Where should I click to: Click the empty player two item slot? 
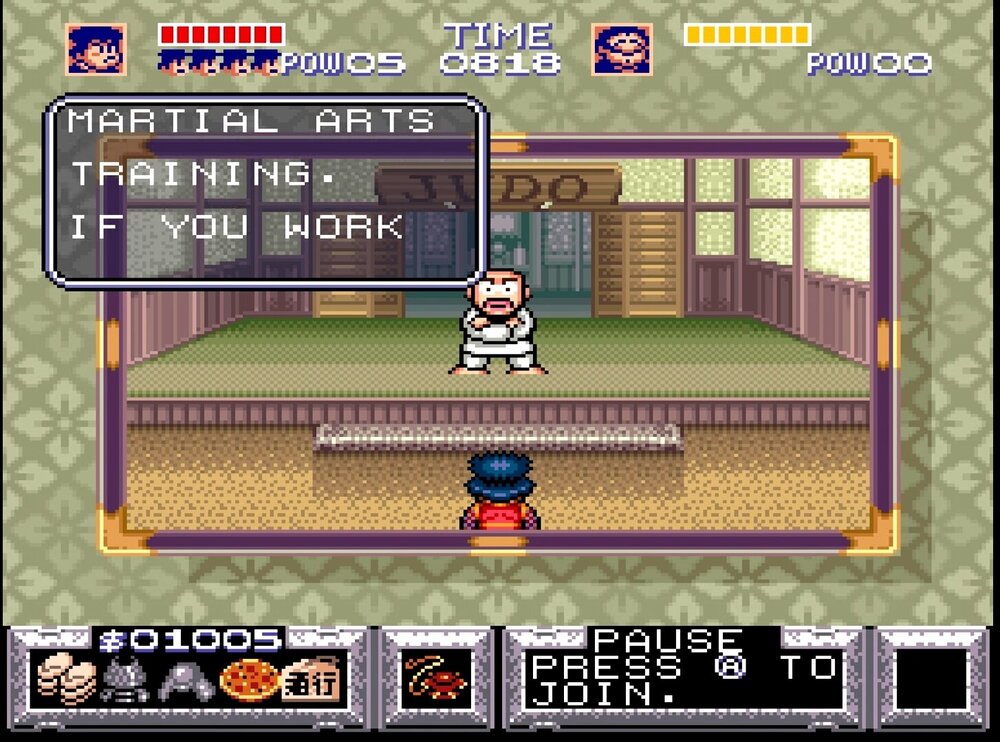click(x=931, y=681)
